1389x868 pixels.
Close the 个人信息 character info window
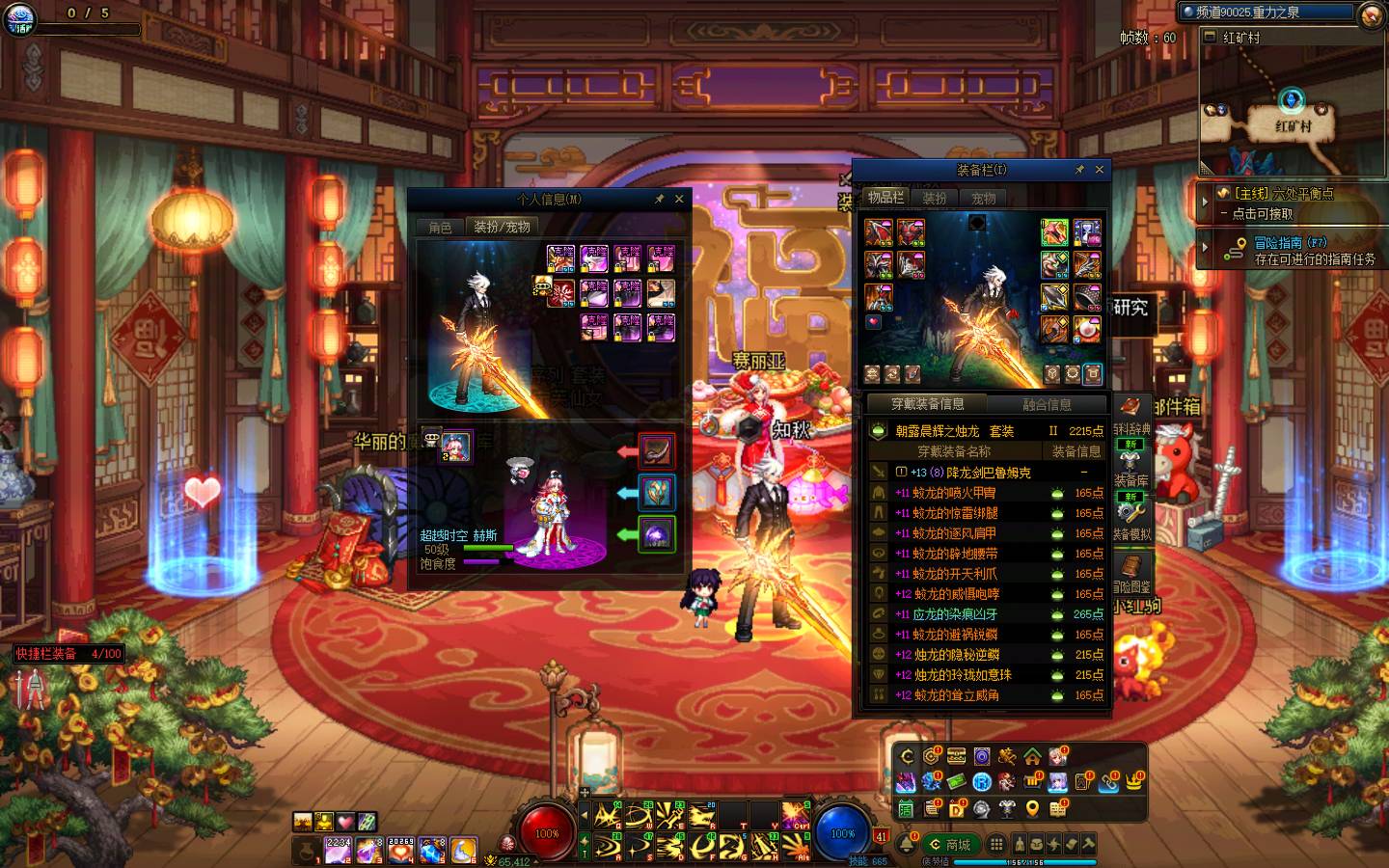point(679,199)
